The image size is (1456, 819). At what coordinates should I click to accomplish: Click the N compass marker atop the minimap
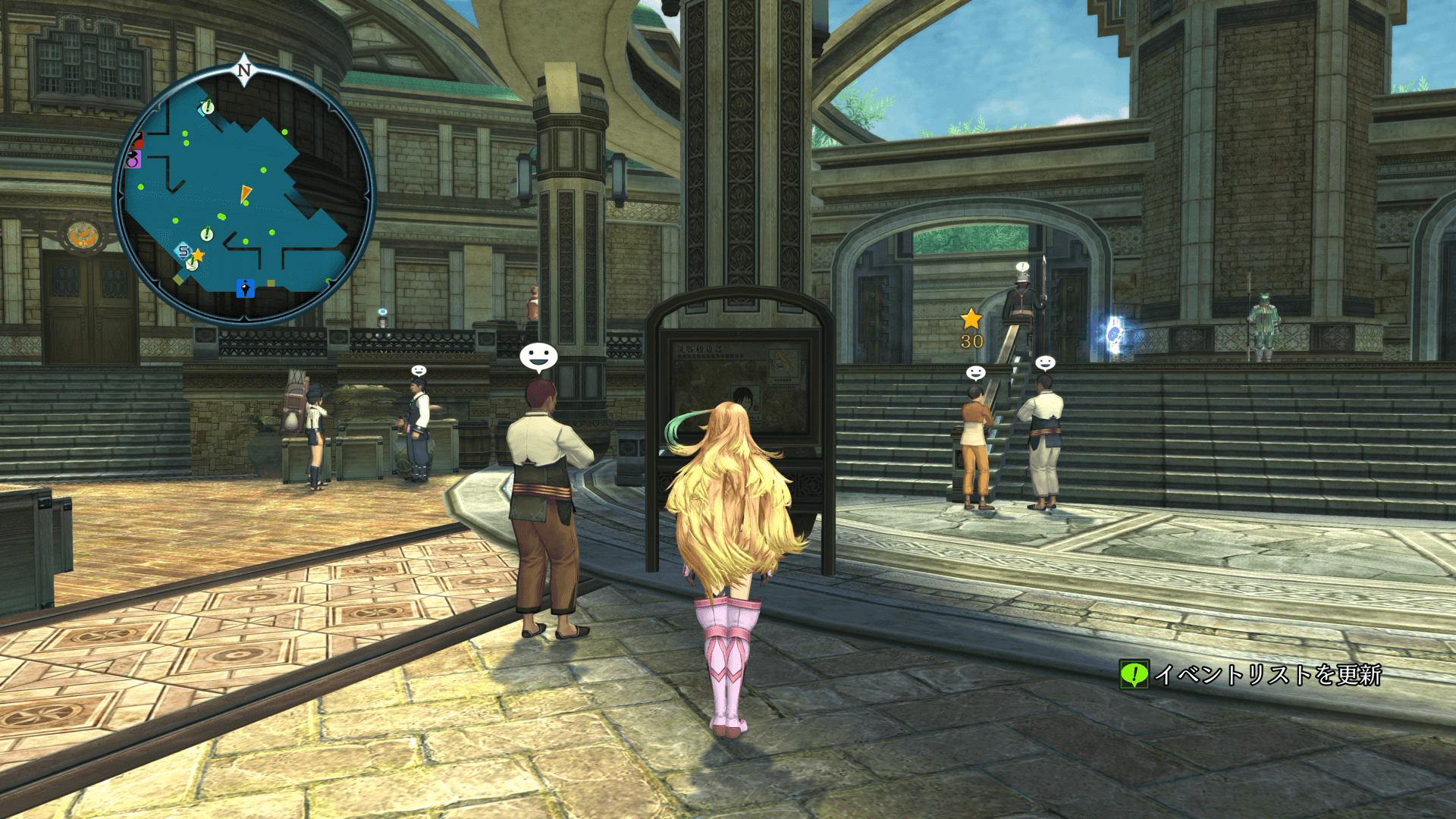tap(243, 71)
